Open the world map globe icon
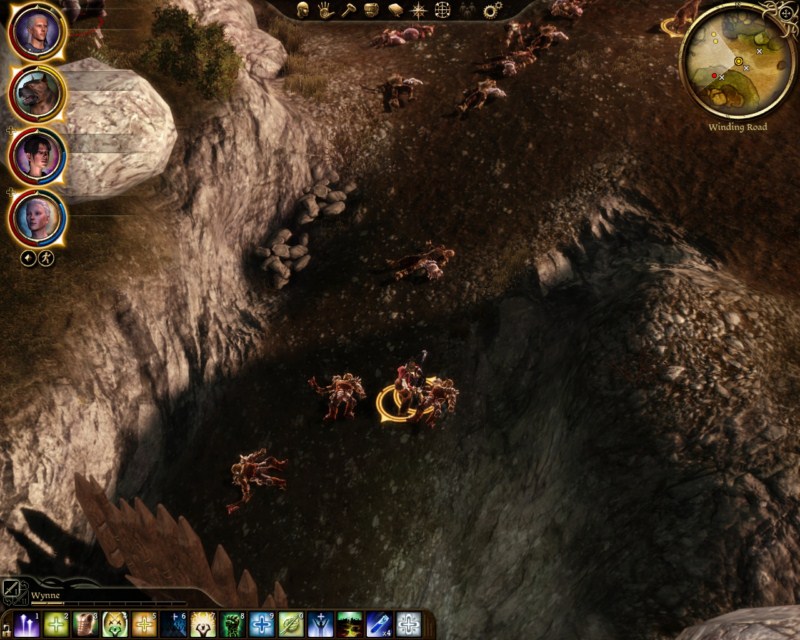 pyautogui.click(x=443, y=10)
